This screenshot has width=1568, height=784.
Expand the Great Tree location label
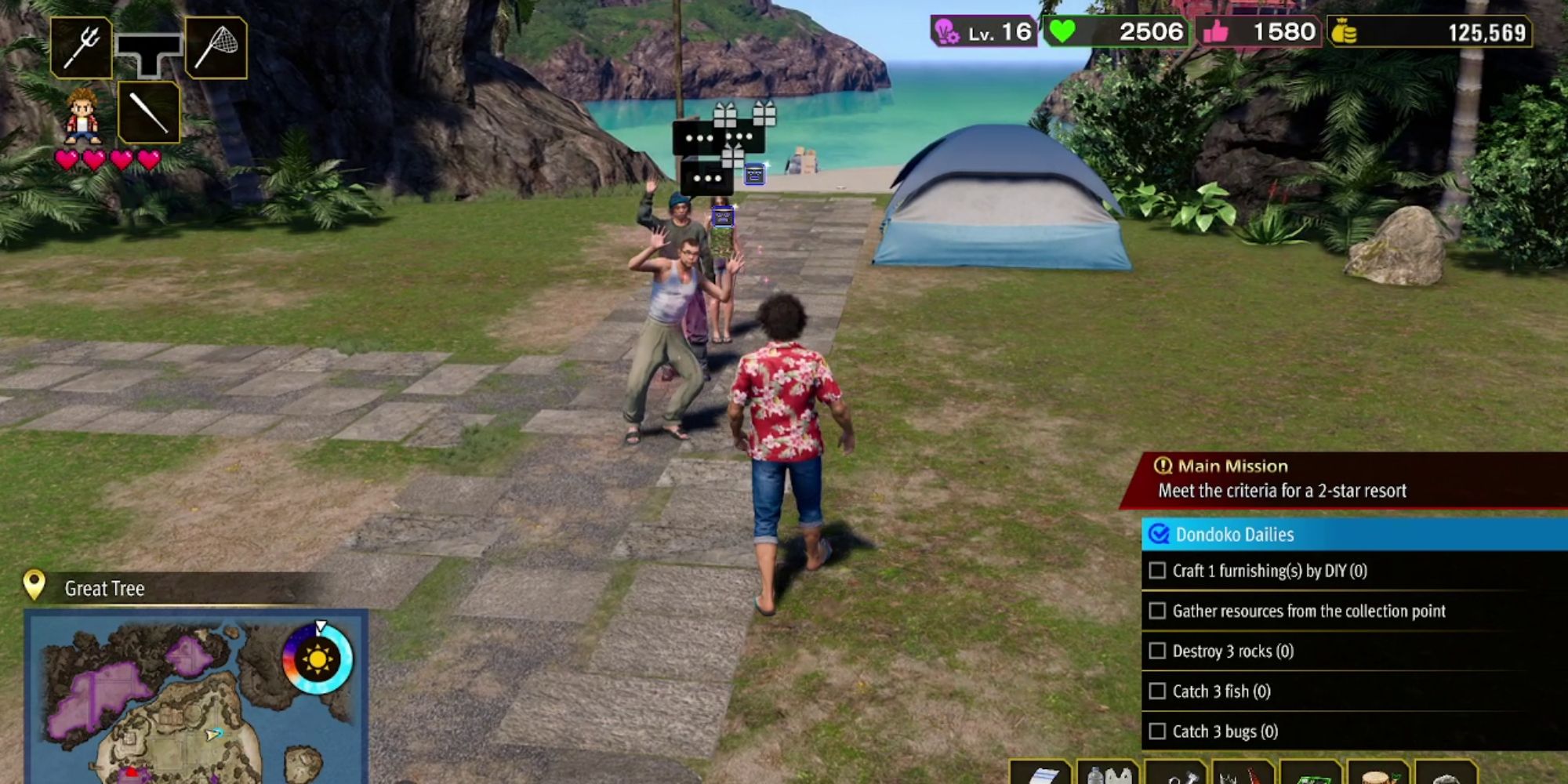(103, 589)
